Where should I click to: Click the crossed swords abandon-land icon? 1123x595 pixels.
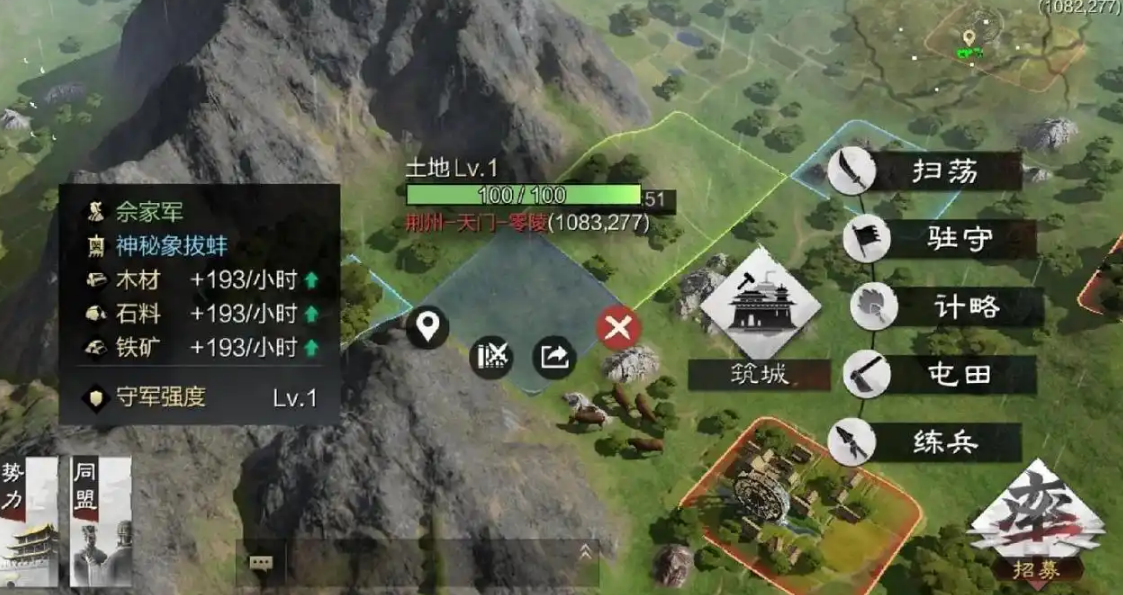click(x=491, y=356)
